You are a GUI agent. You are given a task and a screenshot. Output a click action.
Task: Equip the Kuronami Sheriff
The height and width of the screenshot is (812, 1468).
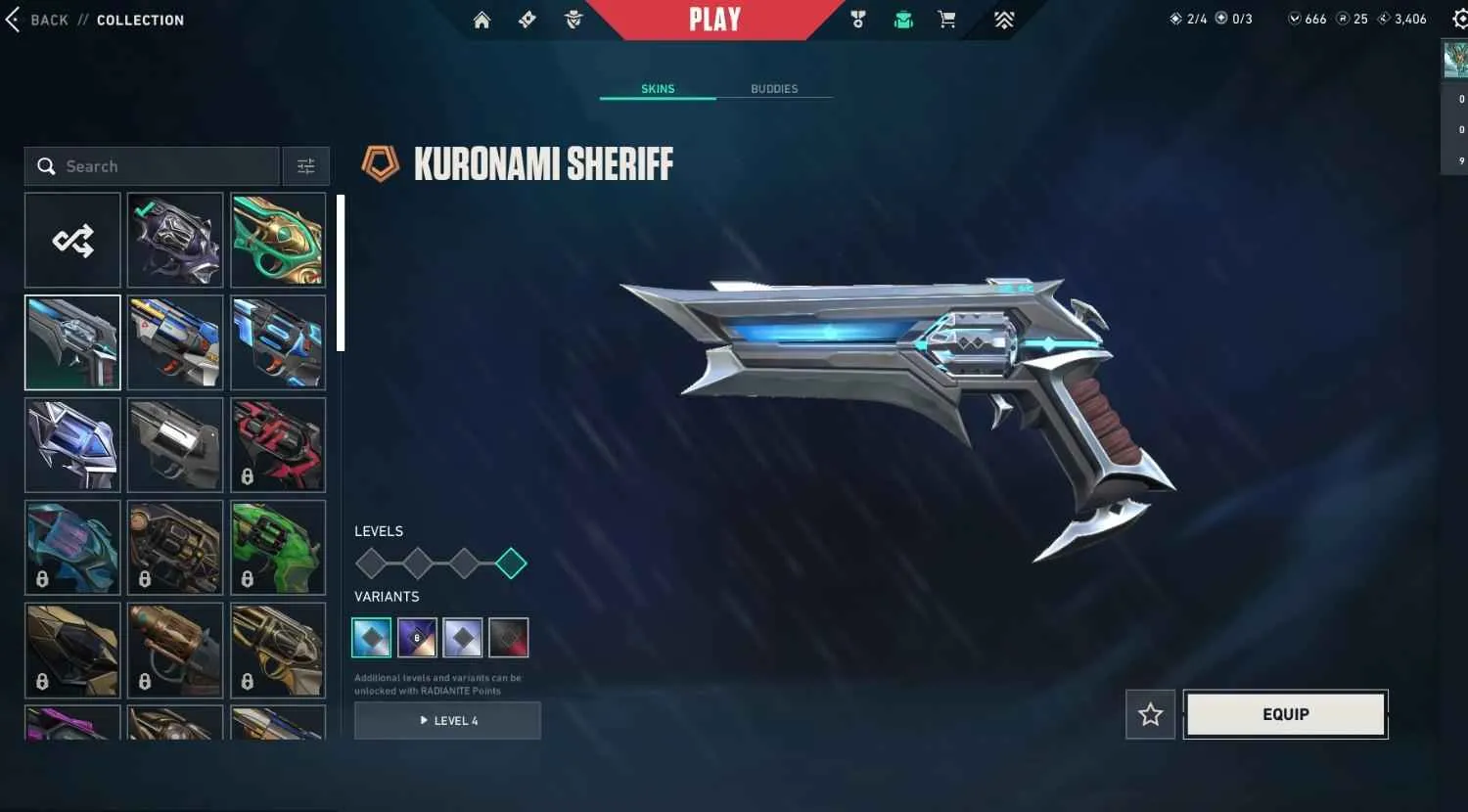(x=1285, y=714)
